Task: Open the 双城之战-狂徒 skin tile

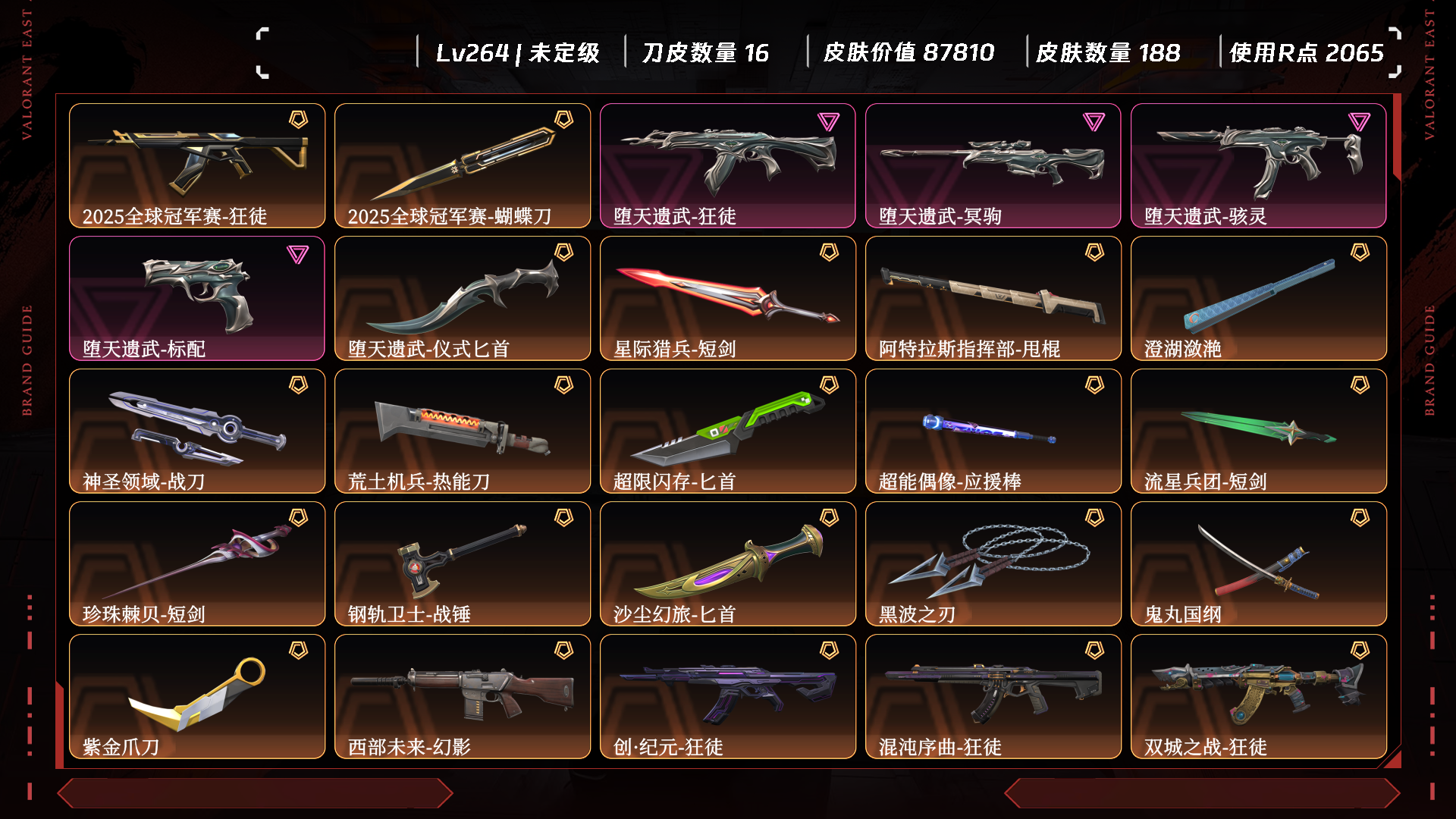Action: tap(1259, 696)
